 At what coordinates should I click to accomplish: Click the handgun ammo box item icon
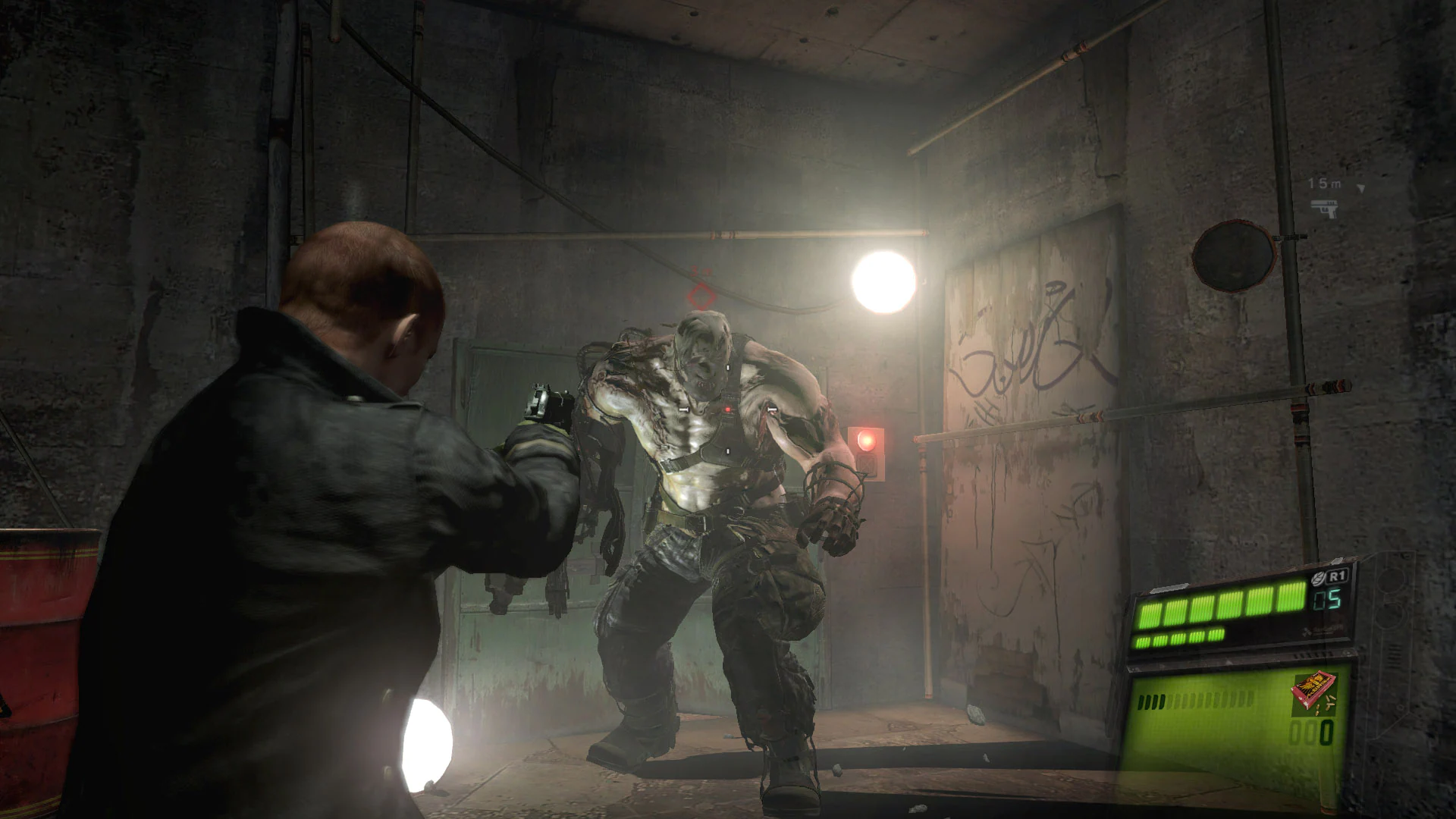(1313, 692)
